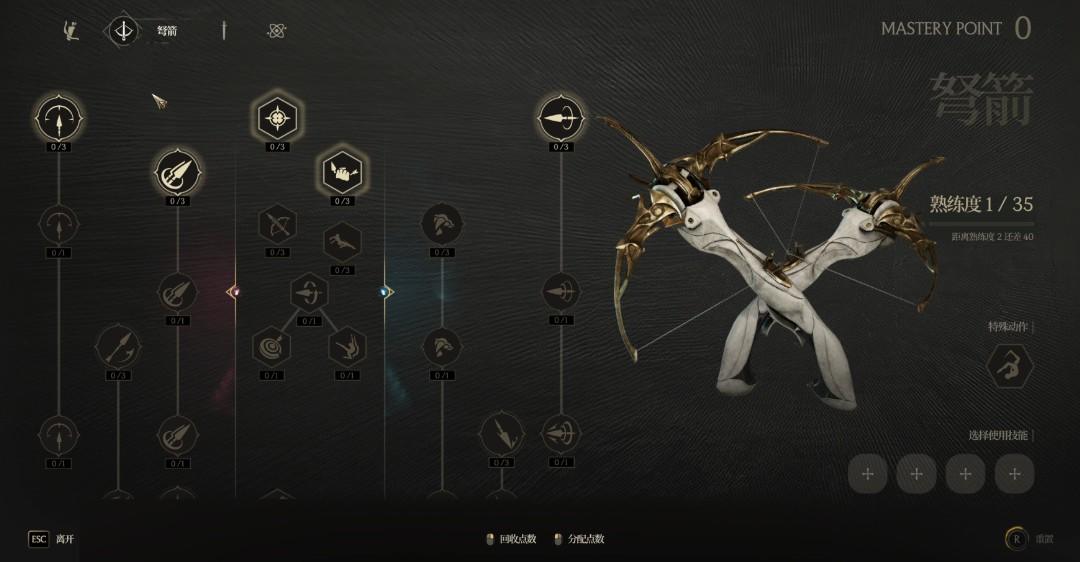Select the bullseye target hexagon skill
Viewport: 1080px width, 562px height.
click(271, 348)
